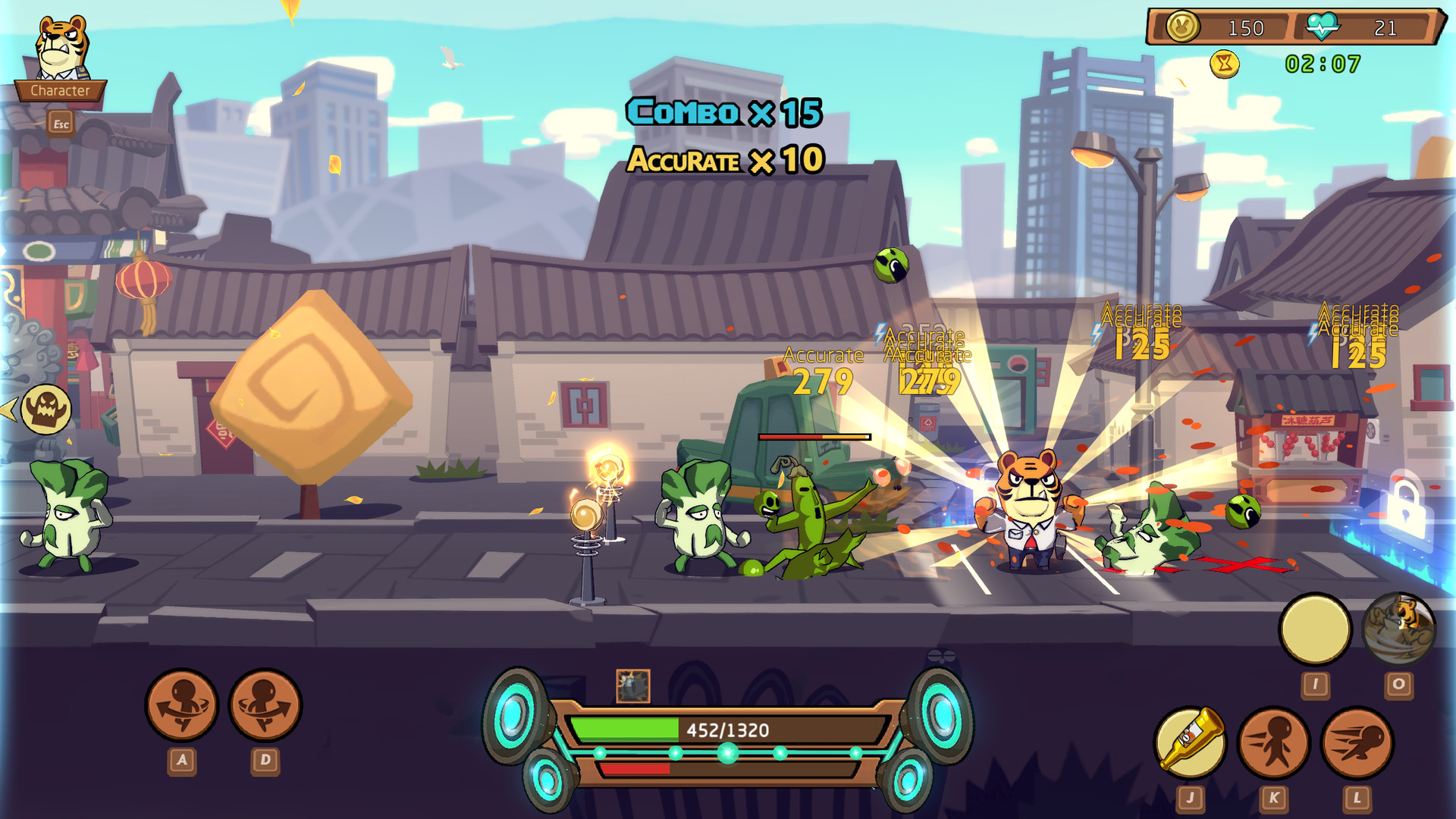Click the ACCURATE x10 counter text

point(724,160)
